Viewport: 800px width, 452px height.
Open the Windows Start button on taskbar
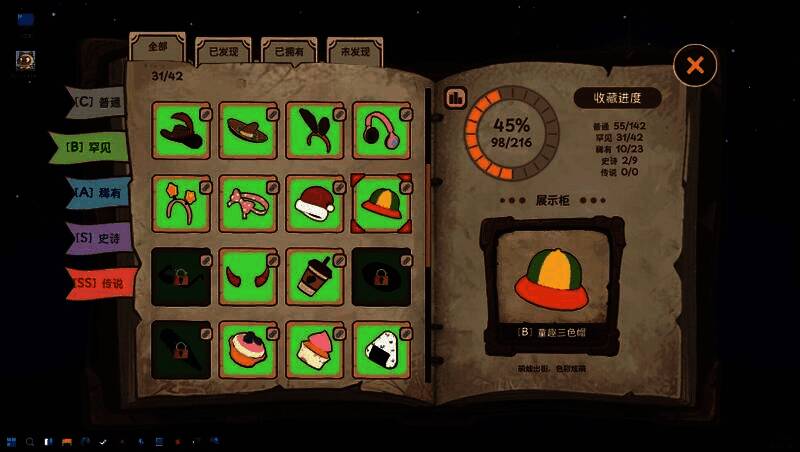[x=11, y=441]
